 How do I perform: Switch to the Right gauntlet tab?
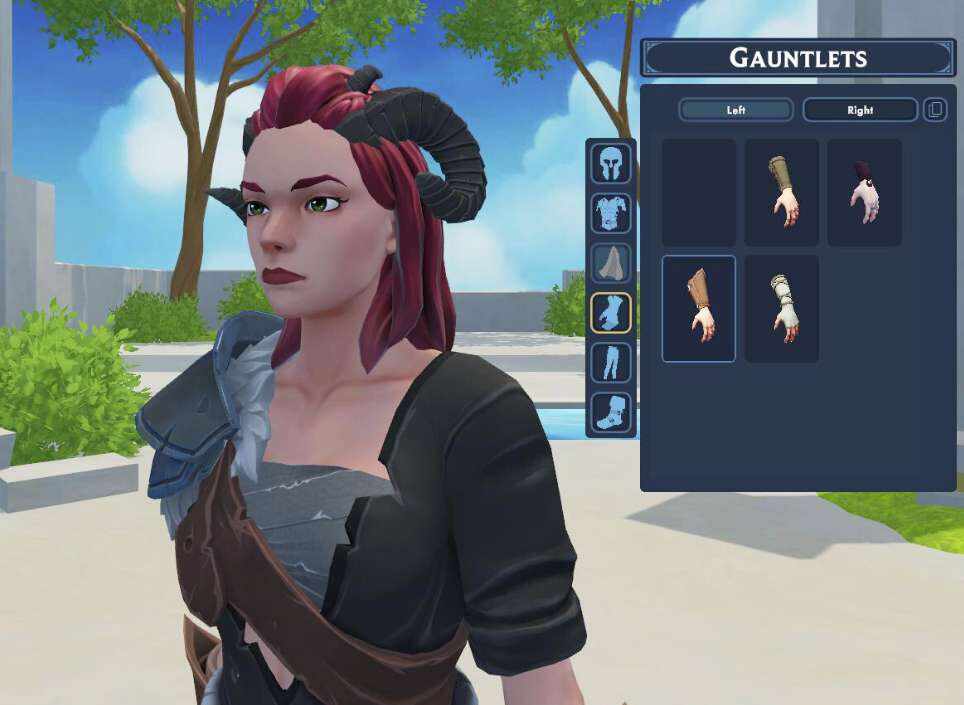[x=859, y=110]
